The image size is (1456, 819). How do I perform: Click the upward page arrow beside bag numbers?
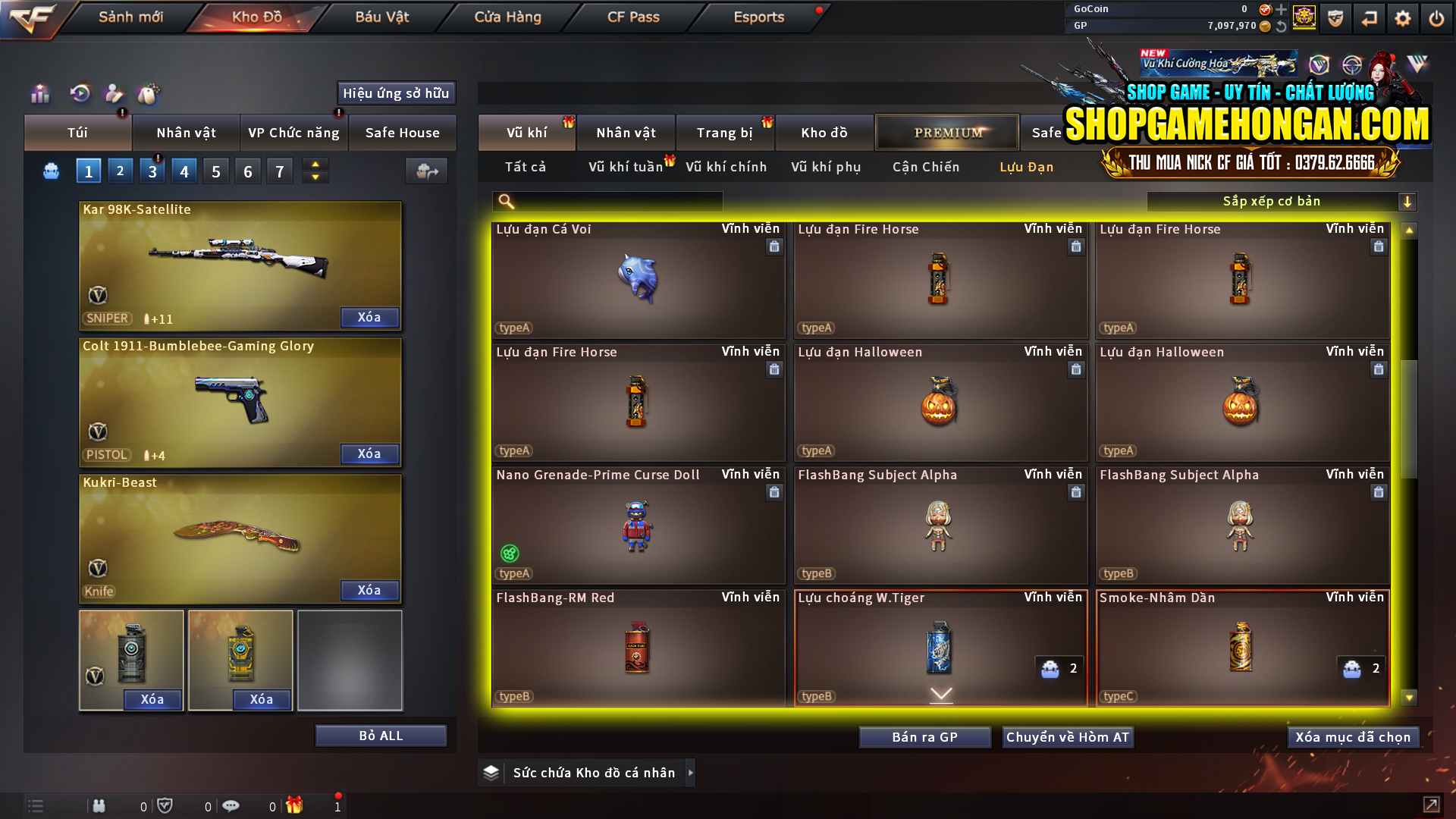click(x=315, y=164)
